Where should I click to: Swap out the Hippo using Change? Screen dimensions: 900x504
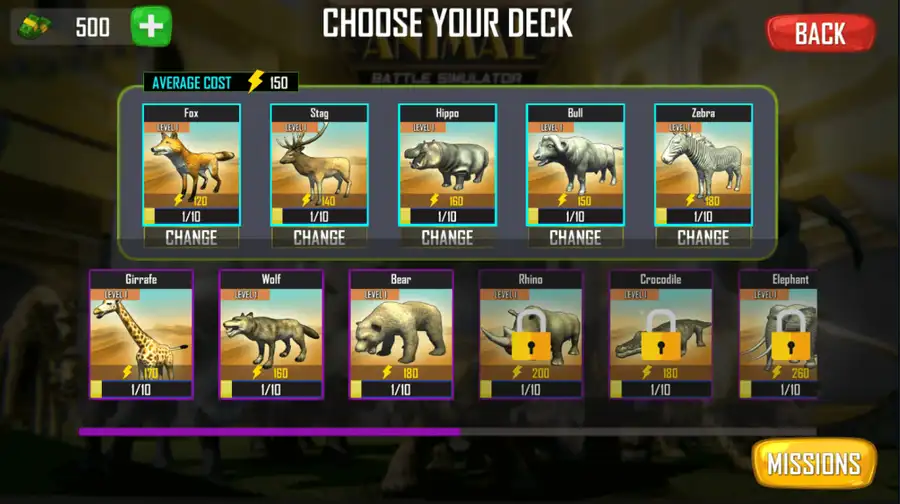[x=447, y=238]
